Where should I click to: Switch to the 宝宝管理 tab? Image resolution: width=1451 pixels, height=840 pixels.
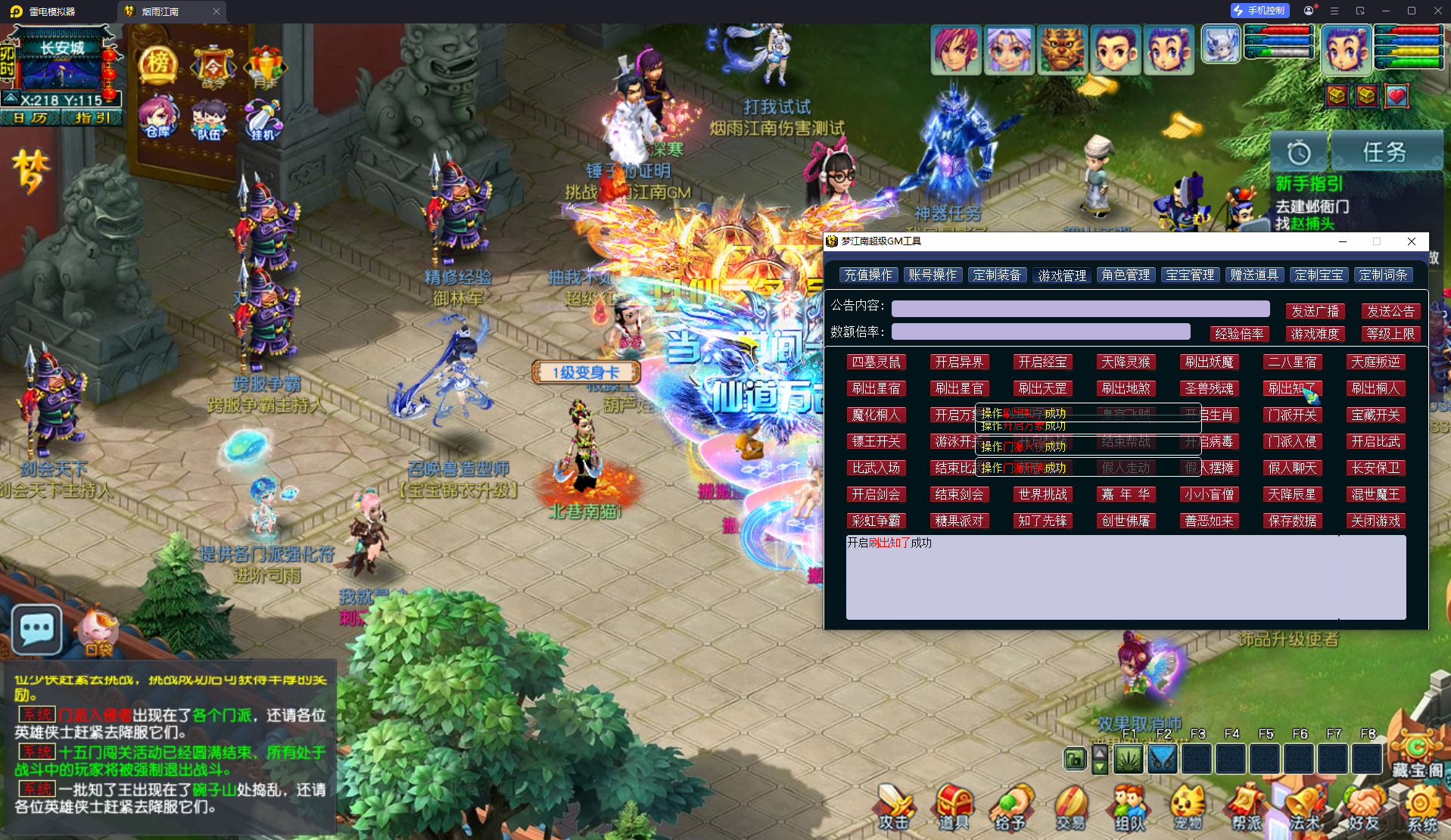click(1190, 275)
